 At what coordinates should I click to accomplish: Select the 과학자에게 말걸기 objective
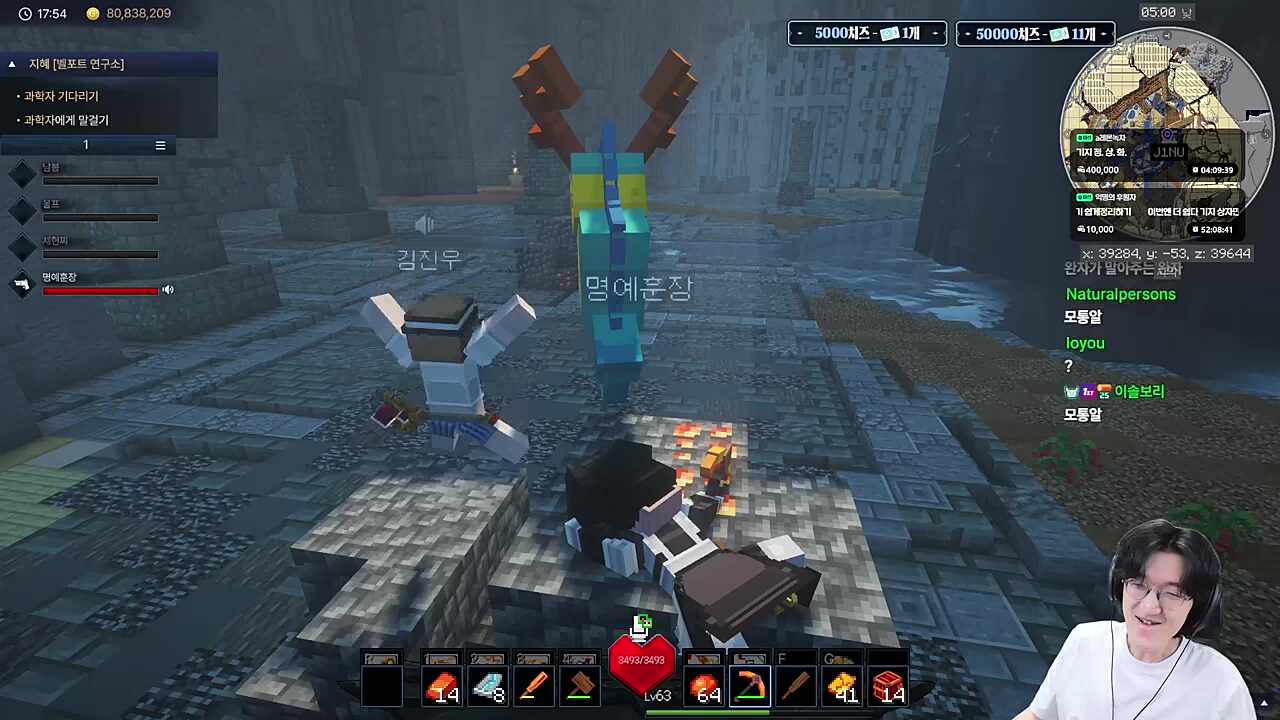click(x=66, y=120)
